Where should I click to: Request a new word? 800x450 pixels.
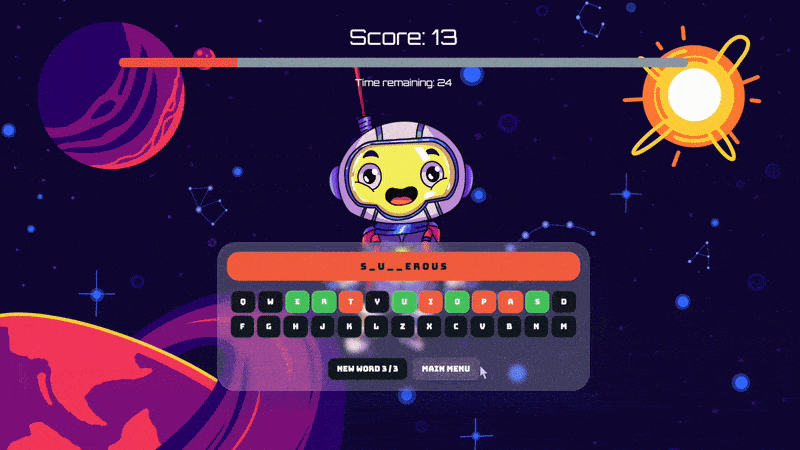(x=367, y=369)
